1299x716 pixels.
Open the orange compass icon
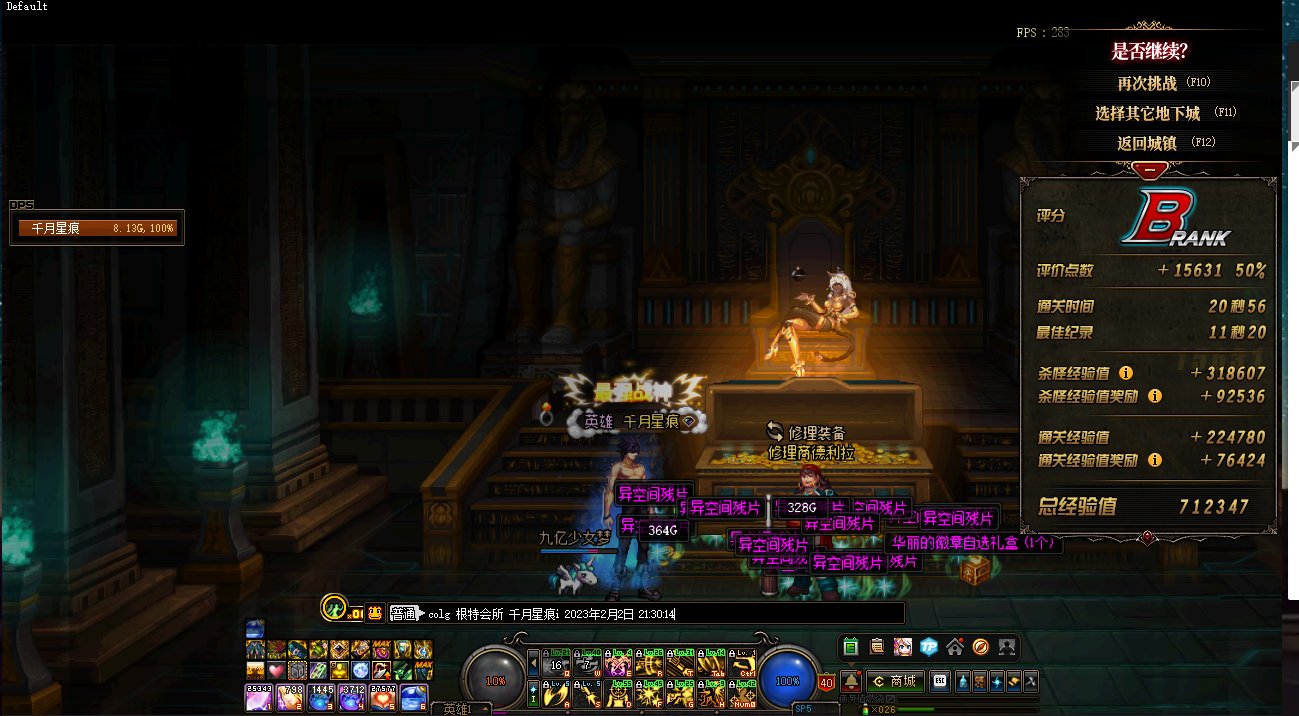(981, 647)
